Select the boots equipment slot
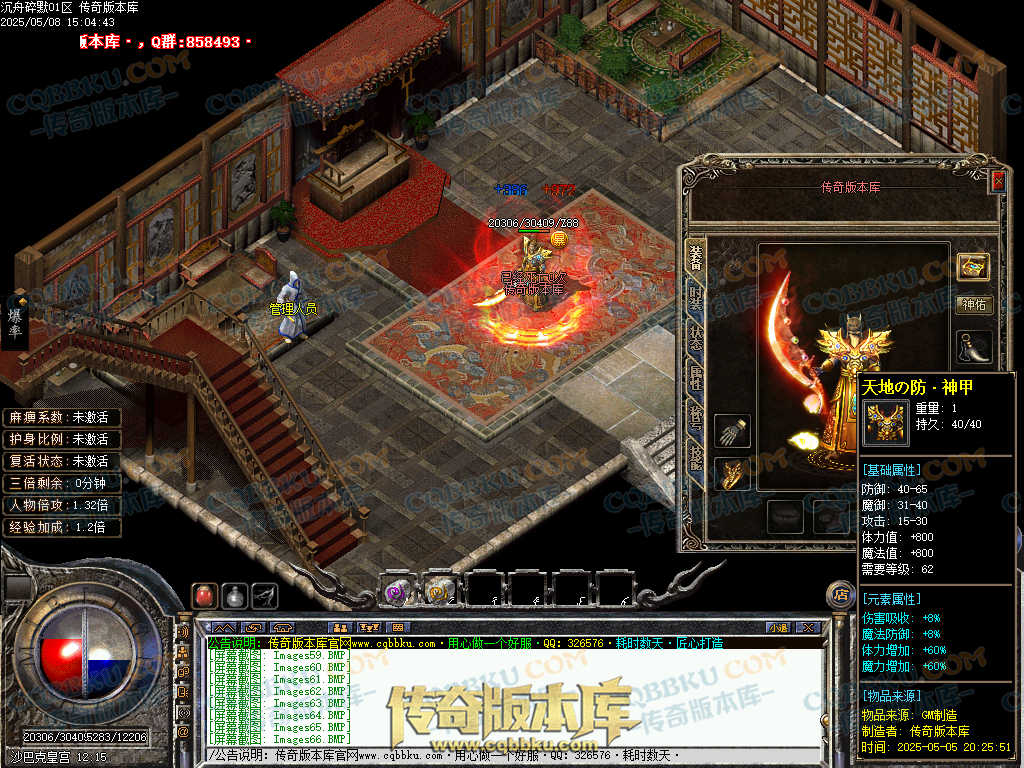 pos(974,346)
